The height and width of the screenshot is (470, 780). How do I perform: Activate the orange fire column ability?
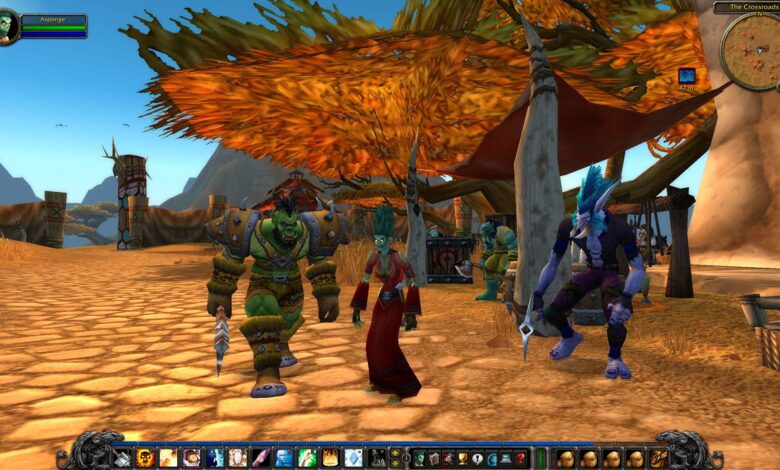point(330,458)
